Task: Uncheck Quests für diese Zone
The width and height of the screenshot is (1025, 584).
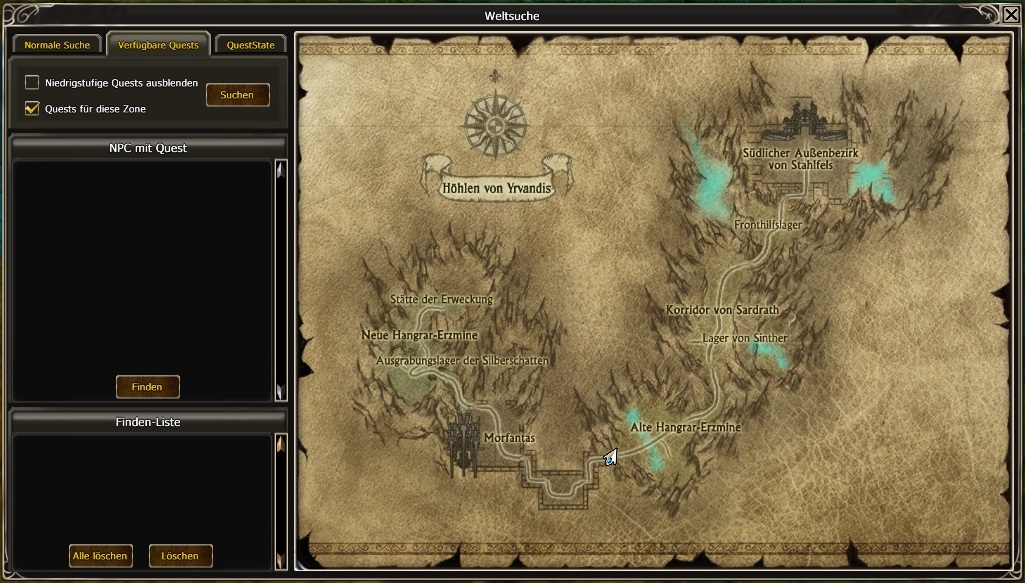Action: [x=33, y=108]
